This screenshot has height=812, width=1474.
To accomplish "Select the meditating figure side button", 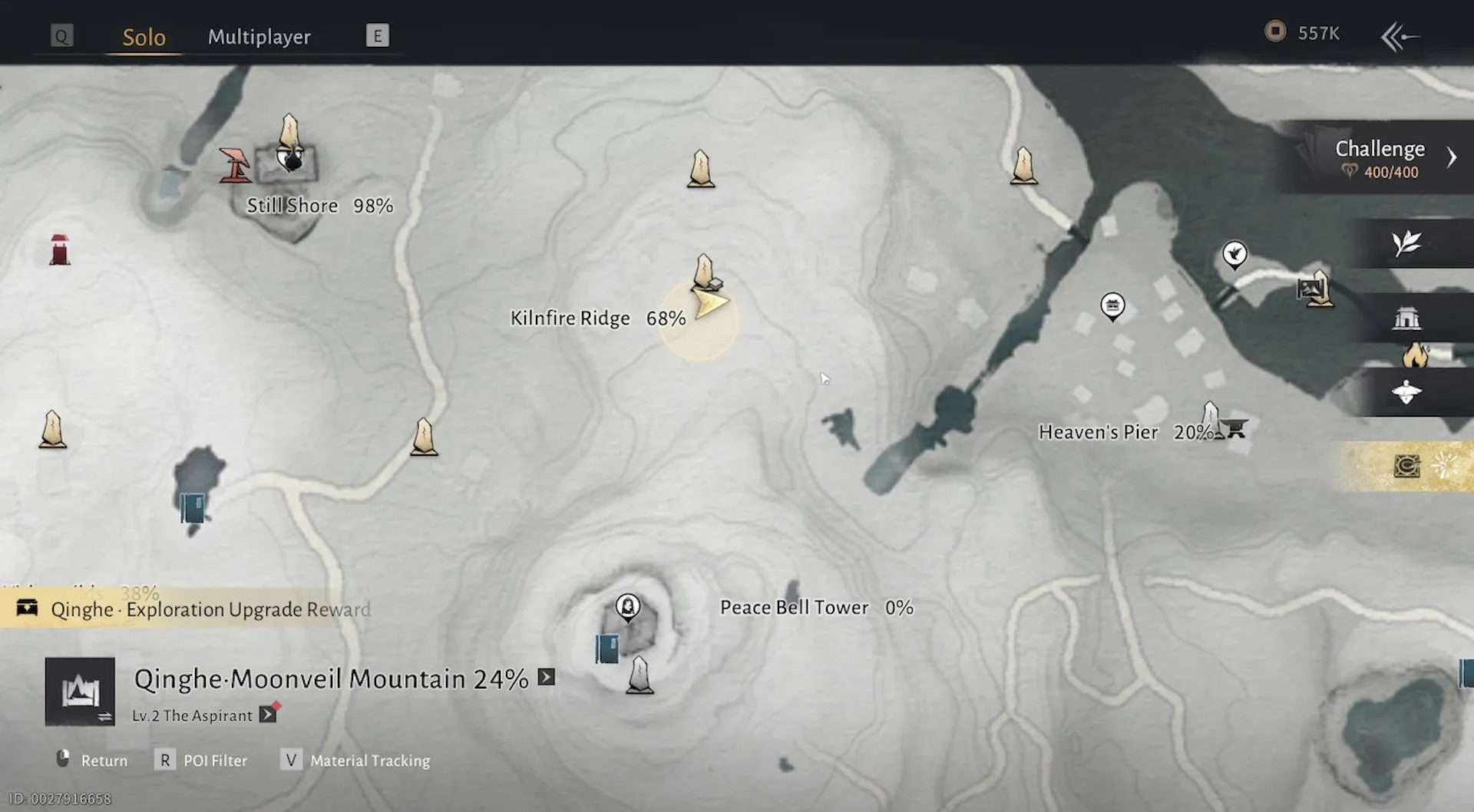I will [1406, 392].
